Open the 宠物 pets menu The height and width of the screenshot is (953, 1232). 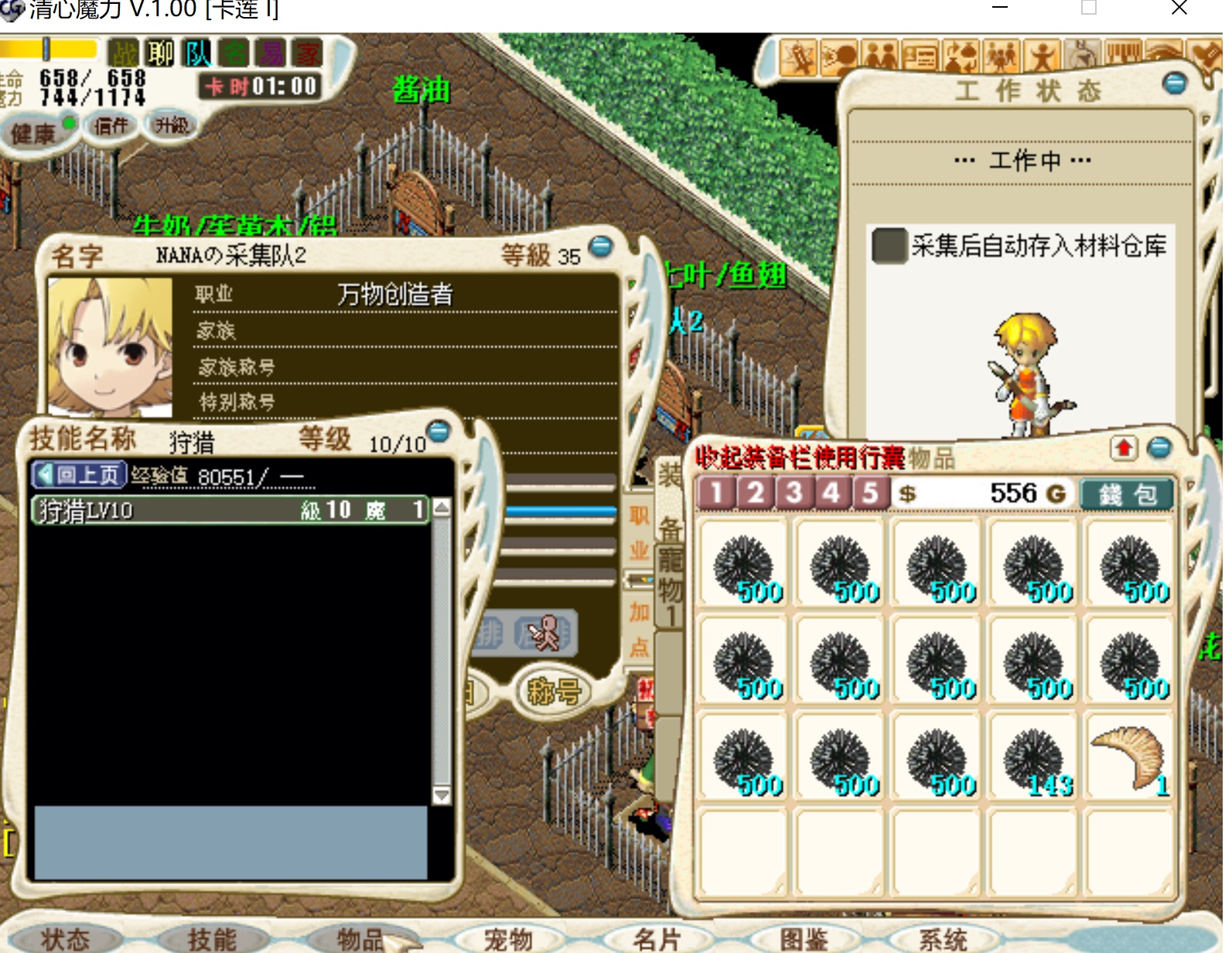pos(508,938)
